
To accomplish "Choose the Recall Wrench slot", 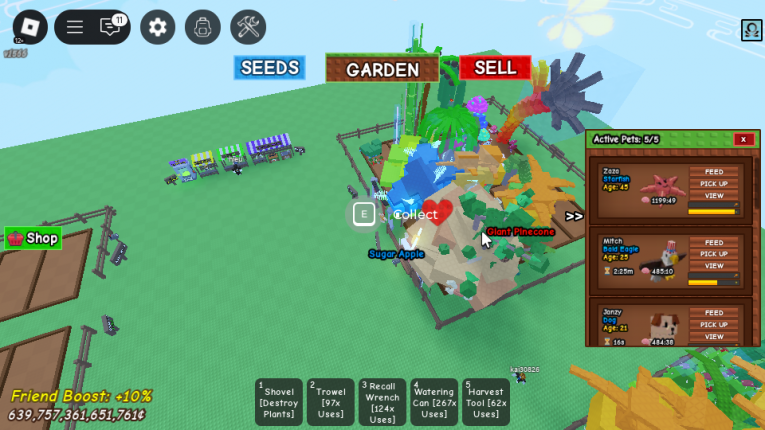I will [x=382, y=402].
